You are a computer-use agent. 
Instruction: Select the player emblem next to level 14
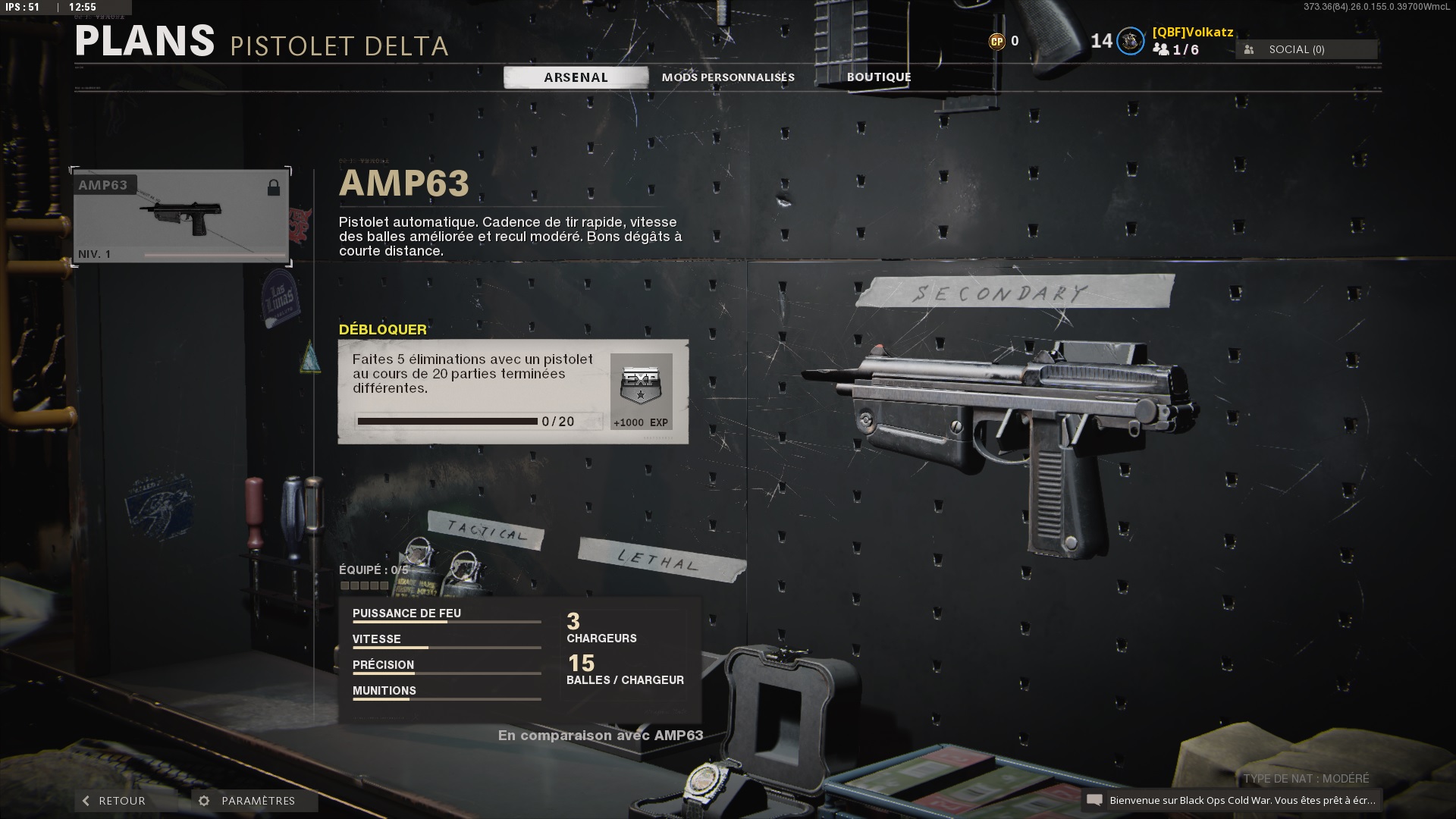coord(1129,42)
